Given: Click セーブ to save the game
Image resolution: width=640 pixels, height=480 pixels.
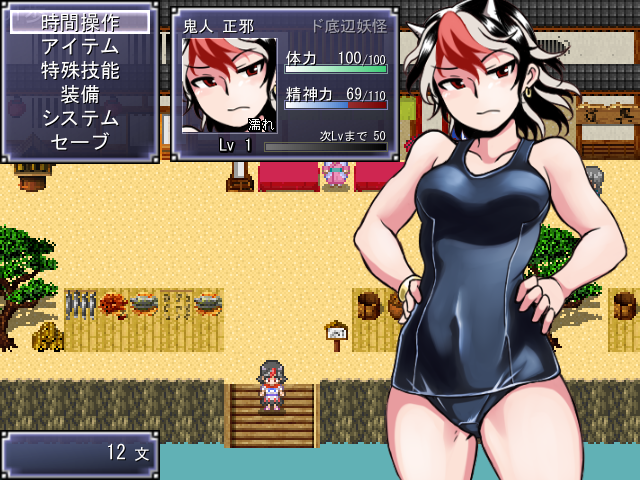Looking at the screenshot, I should [80, 142].
